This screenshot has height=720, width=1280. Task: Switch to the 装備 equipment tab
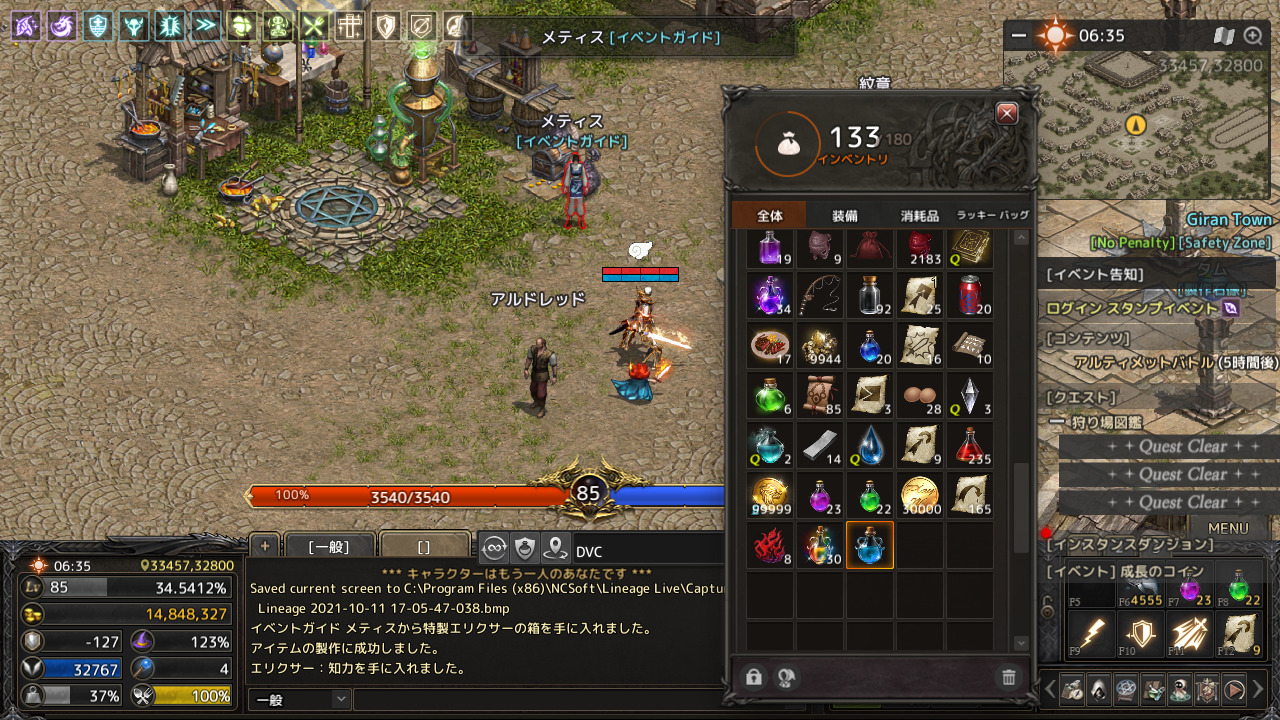pos(844,216)
